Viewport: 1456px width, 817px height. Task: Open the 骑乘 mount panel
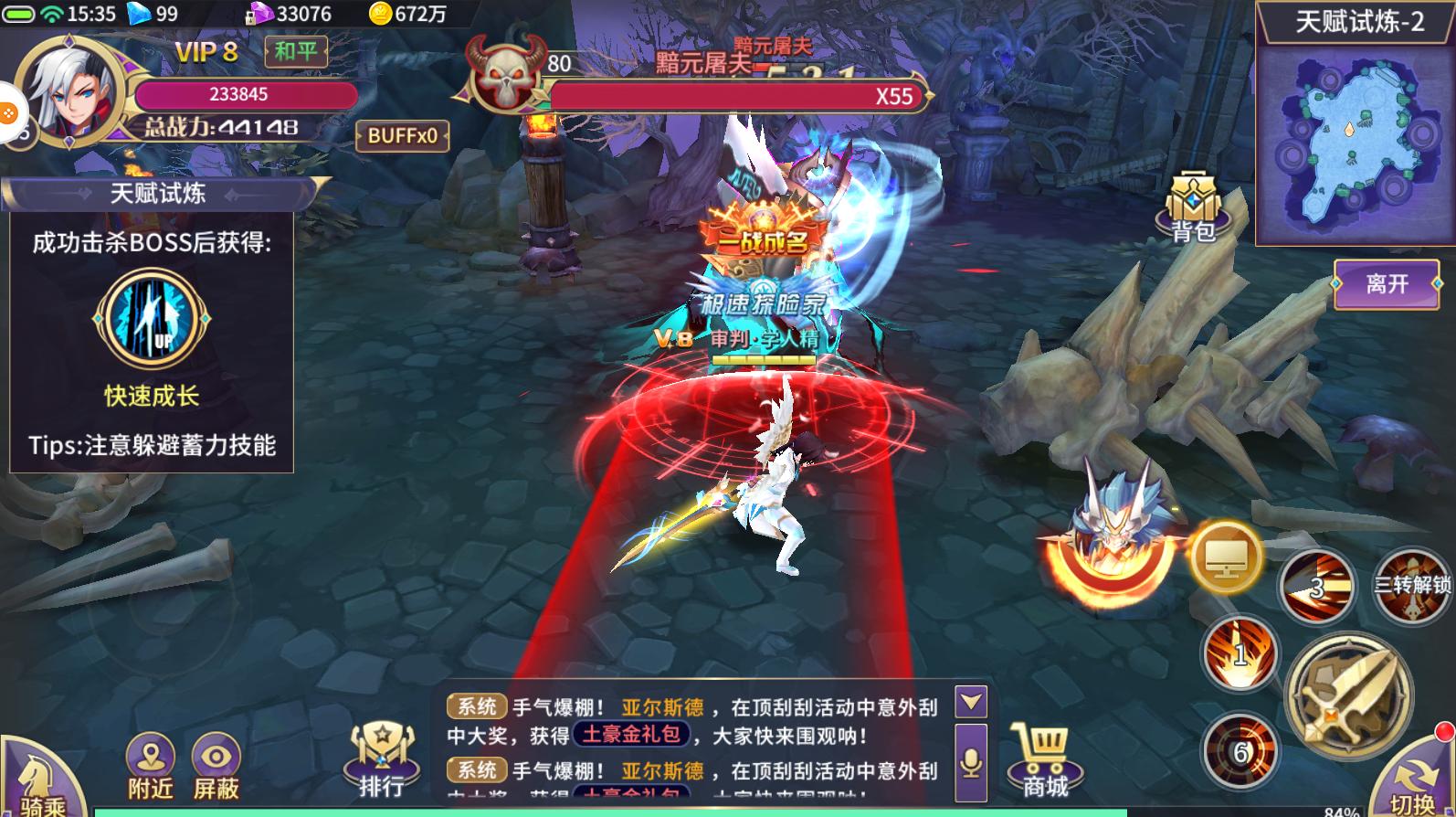pyautogui.click(x=35, y=788)
